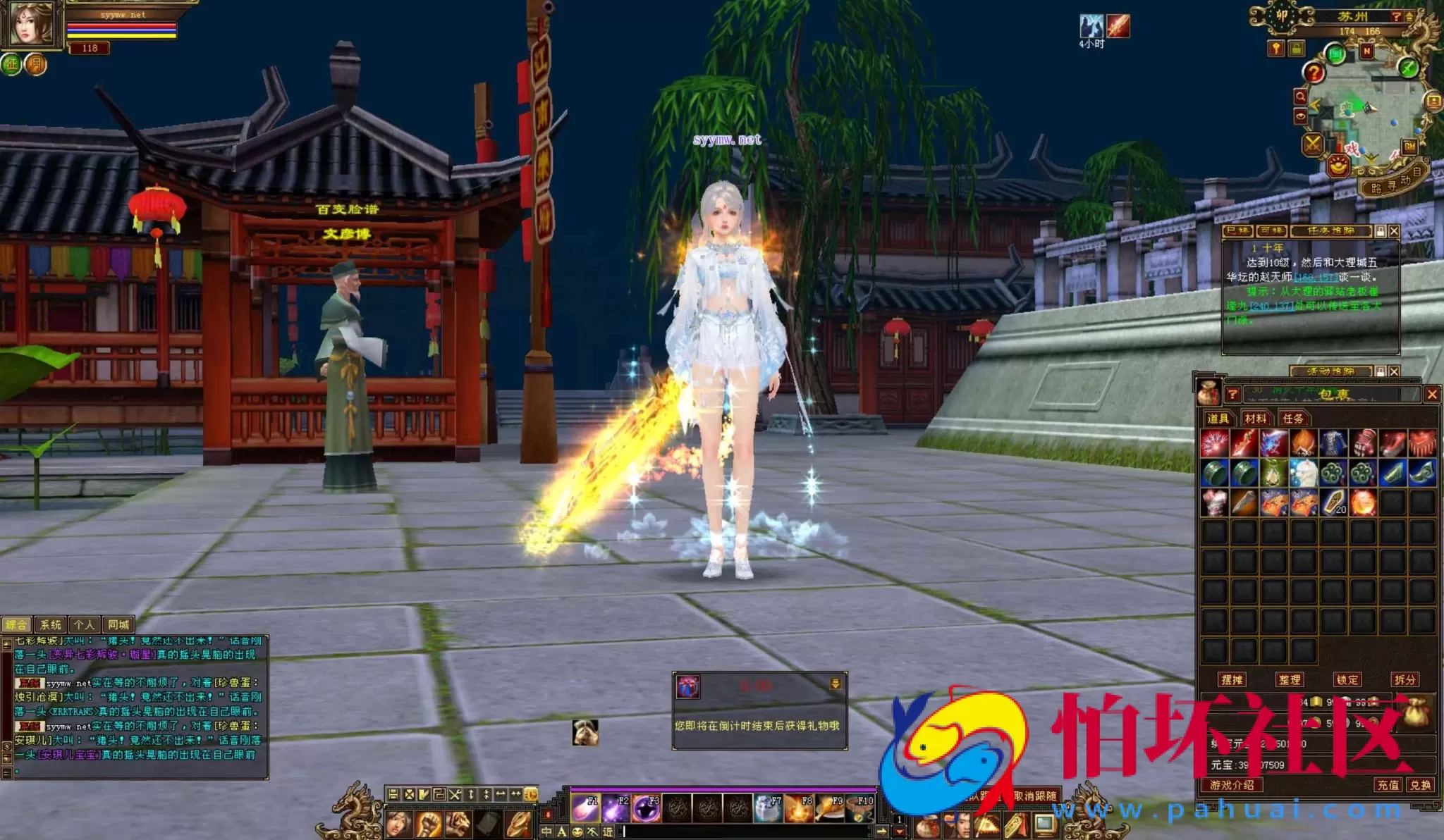Toggle the lock icon next to the key icon

coord(1297,47)
